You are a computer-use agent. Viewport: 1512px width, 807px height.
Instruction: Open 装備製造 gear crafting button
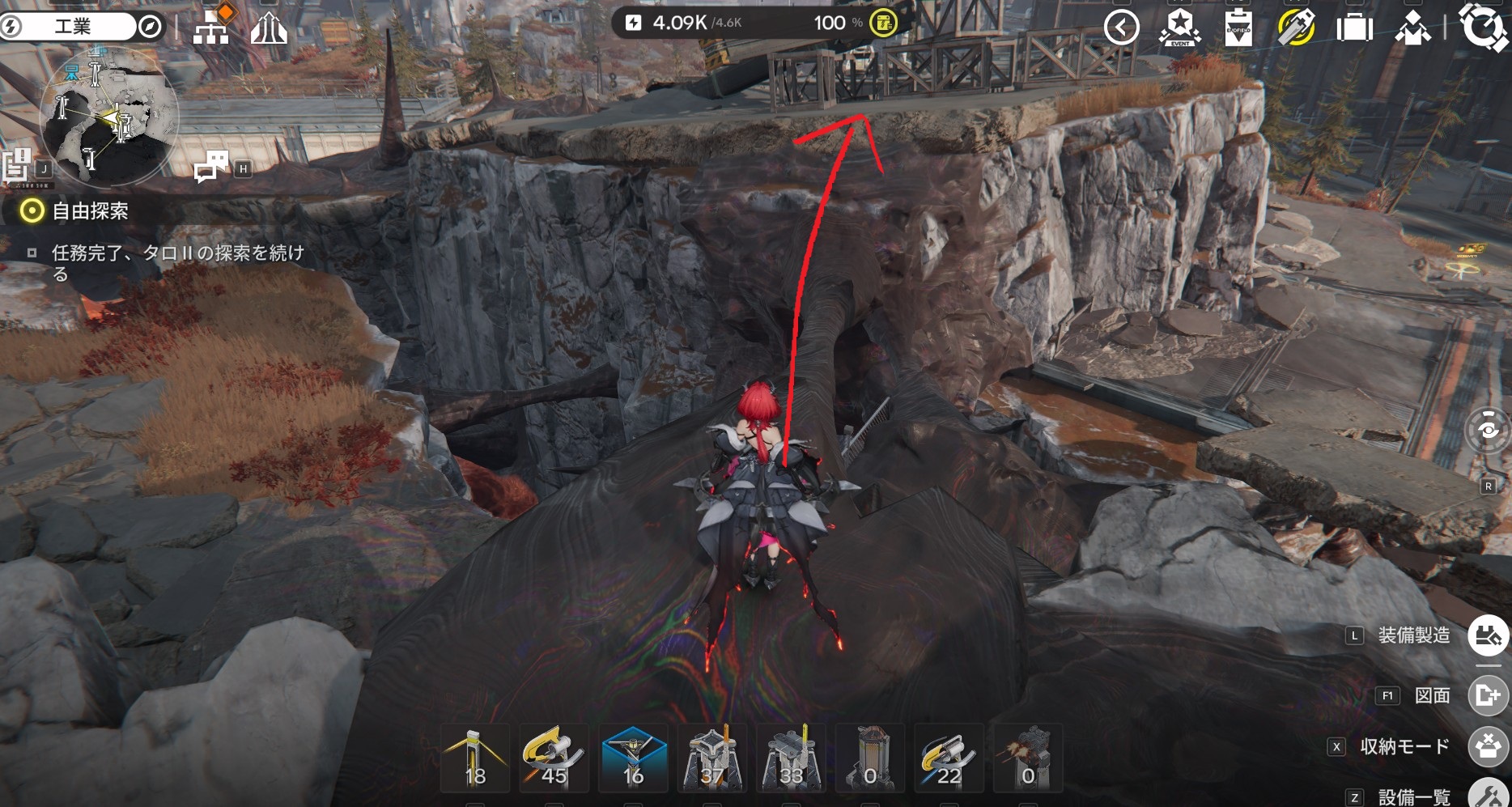(x=1488, y=635)
